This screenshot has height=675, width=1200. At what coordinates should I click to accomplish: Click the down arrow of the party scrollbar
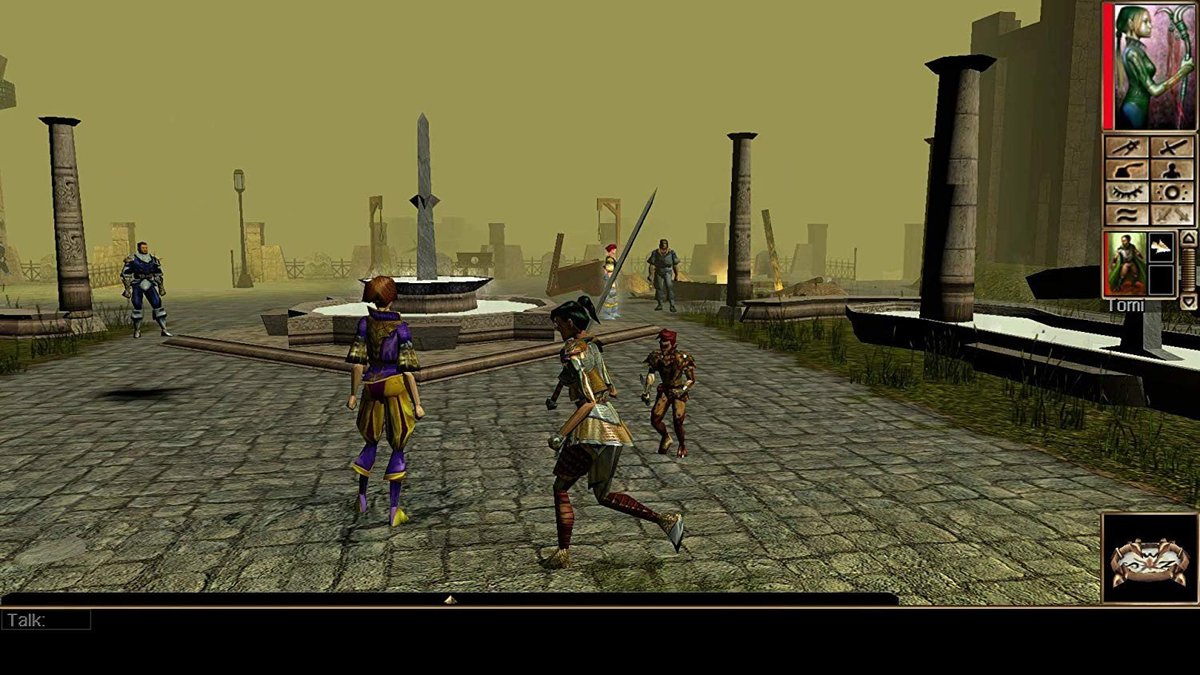[x=1188, y=301]
